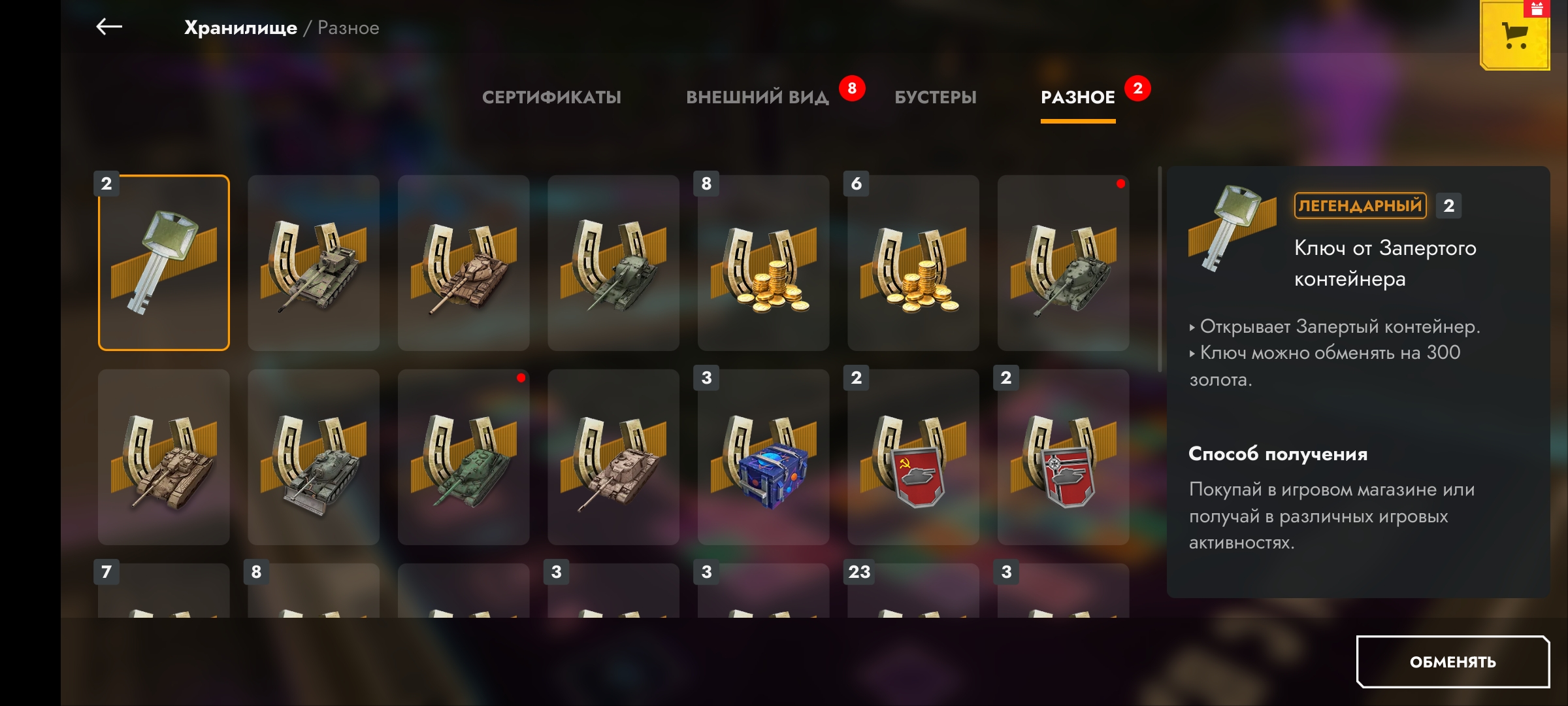Switch to the Бустеры tab
This screenshot has height=706, width=1568.
click(935, 97)
